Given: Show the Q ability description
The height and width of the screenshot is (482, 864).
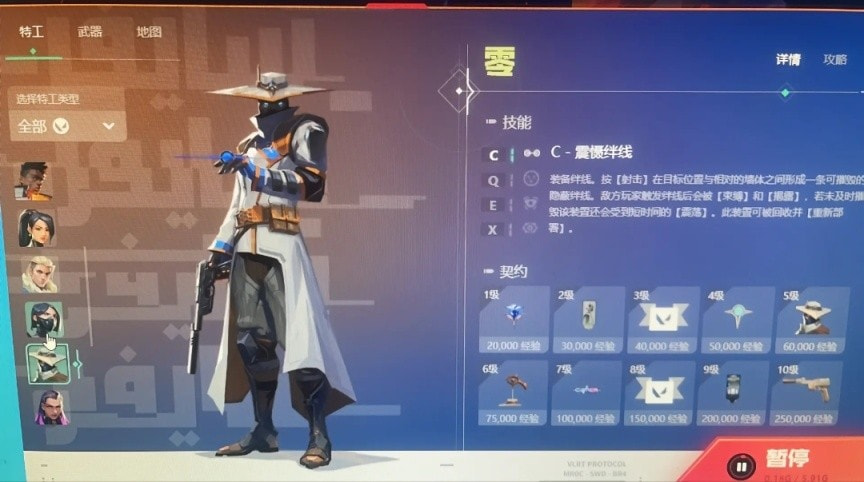Looking at the screenshot, I should 494,179.
